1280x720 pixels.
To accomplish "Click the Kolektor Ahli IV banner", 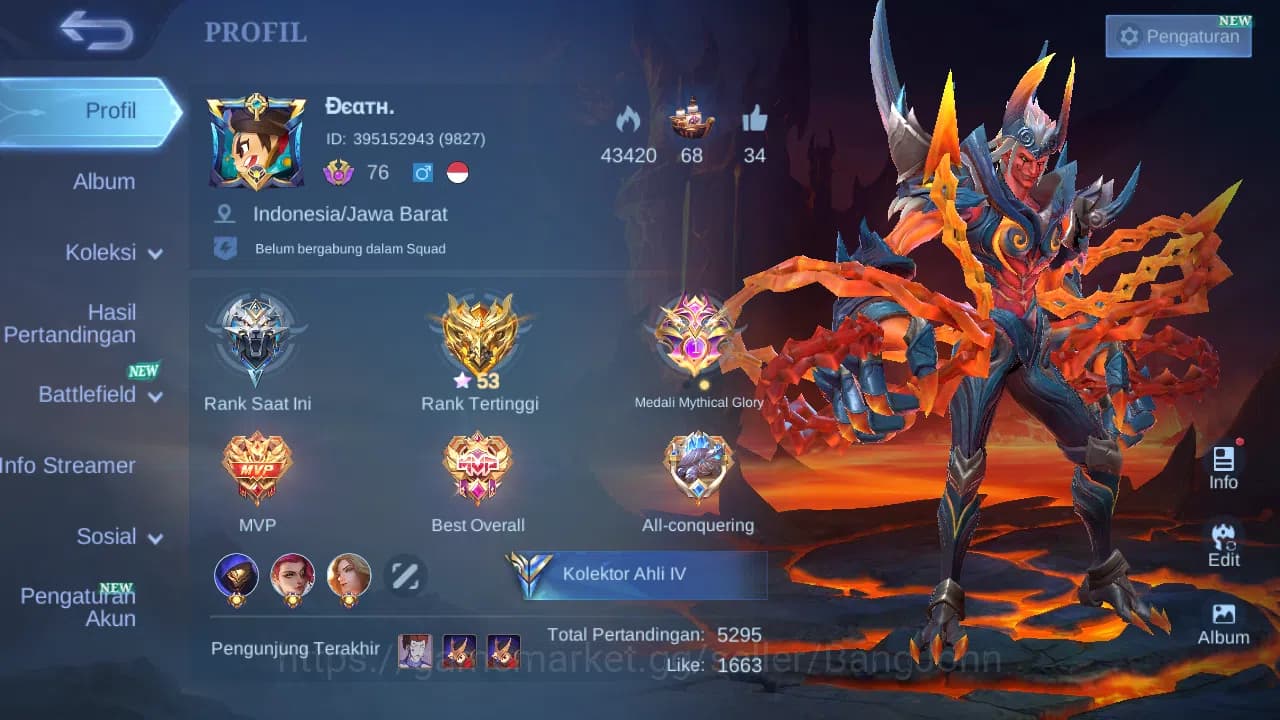I will (x=641, y=574).
